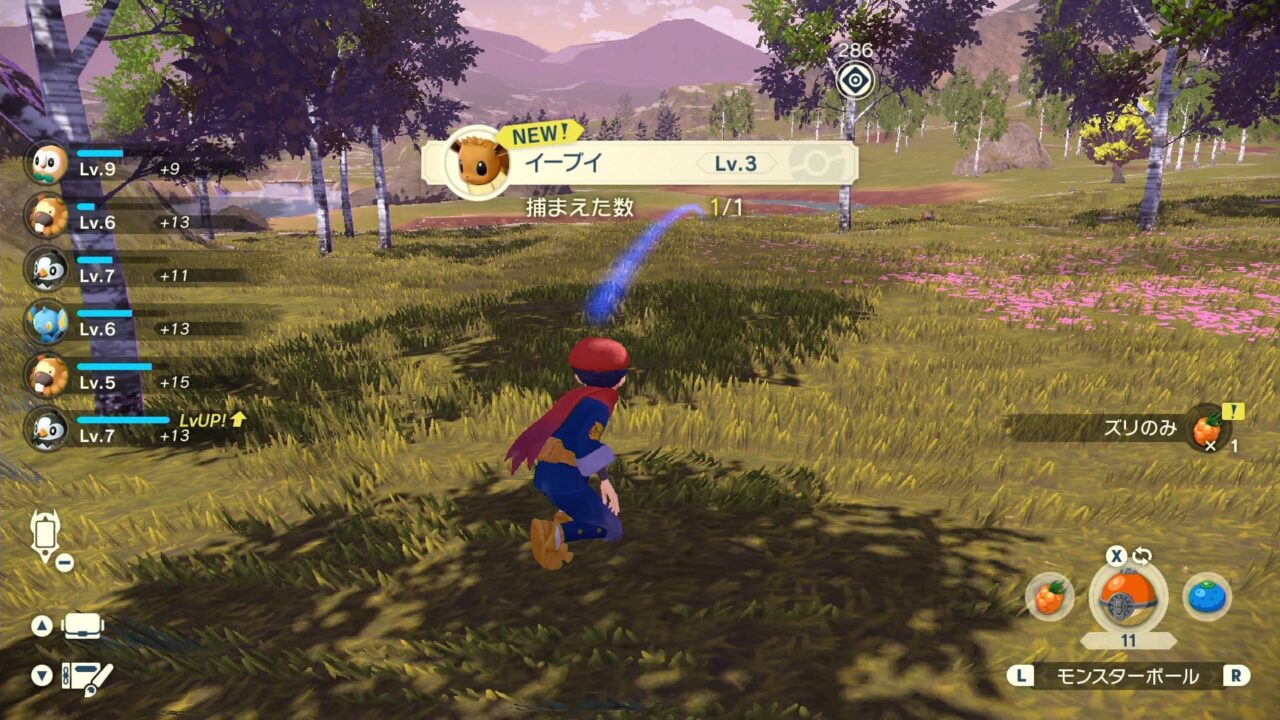Screen dimensions: 1280x720
Task: Switch to the blue Oran Berry item
Action: [1207, 597]
